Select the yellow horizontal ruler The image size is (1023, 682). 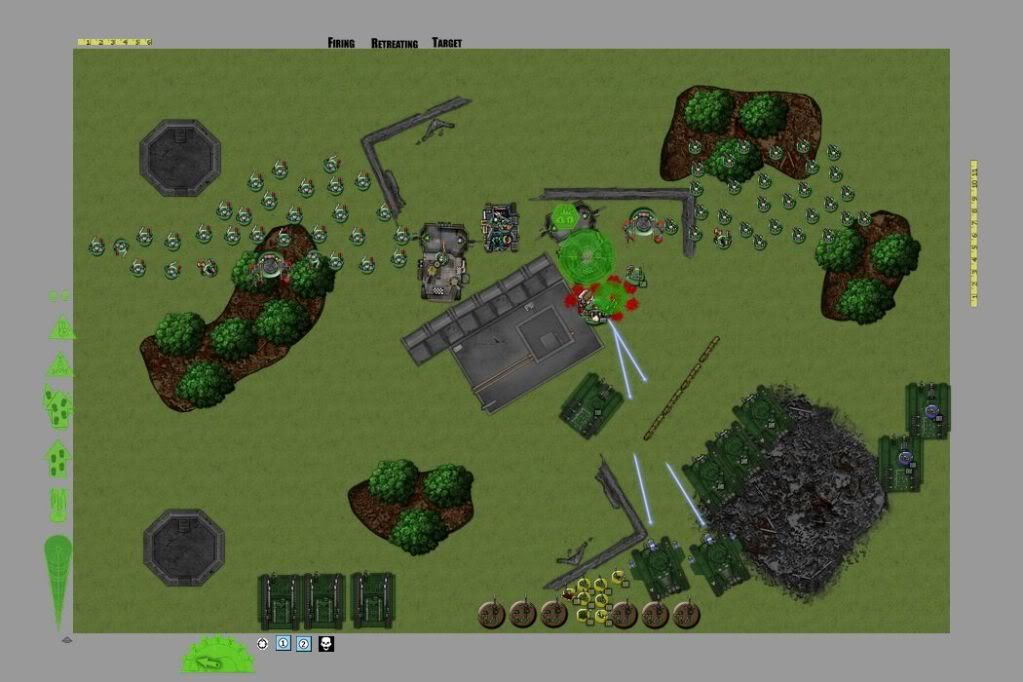pos(114,42)
